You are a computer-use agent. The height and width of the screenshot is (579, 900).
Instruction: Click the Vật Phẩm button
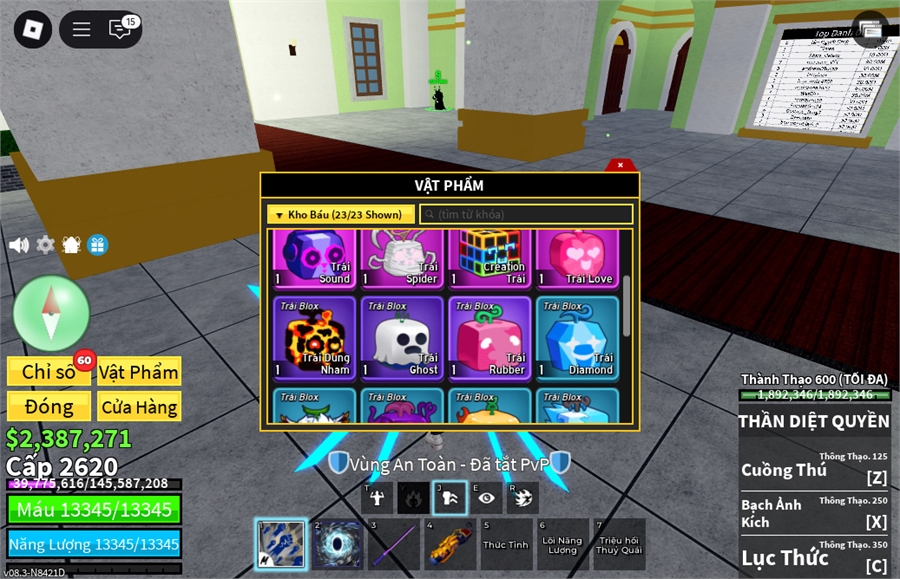click(139, 372)
